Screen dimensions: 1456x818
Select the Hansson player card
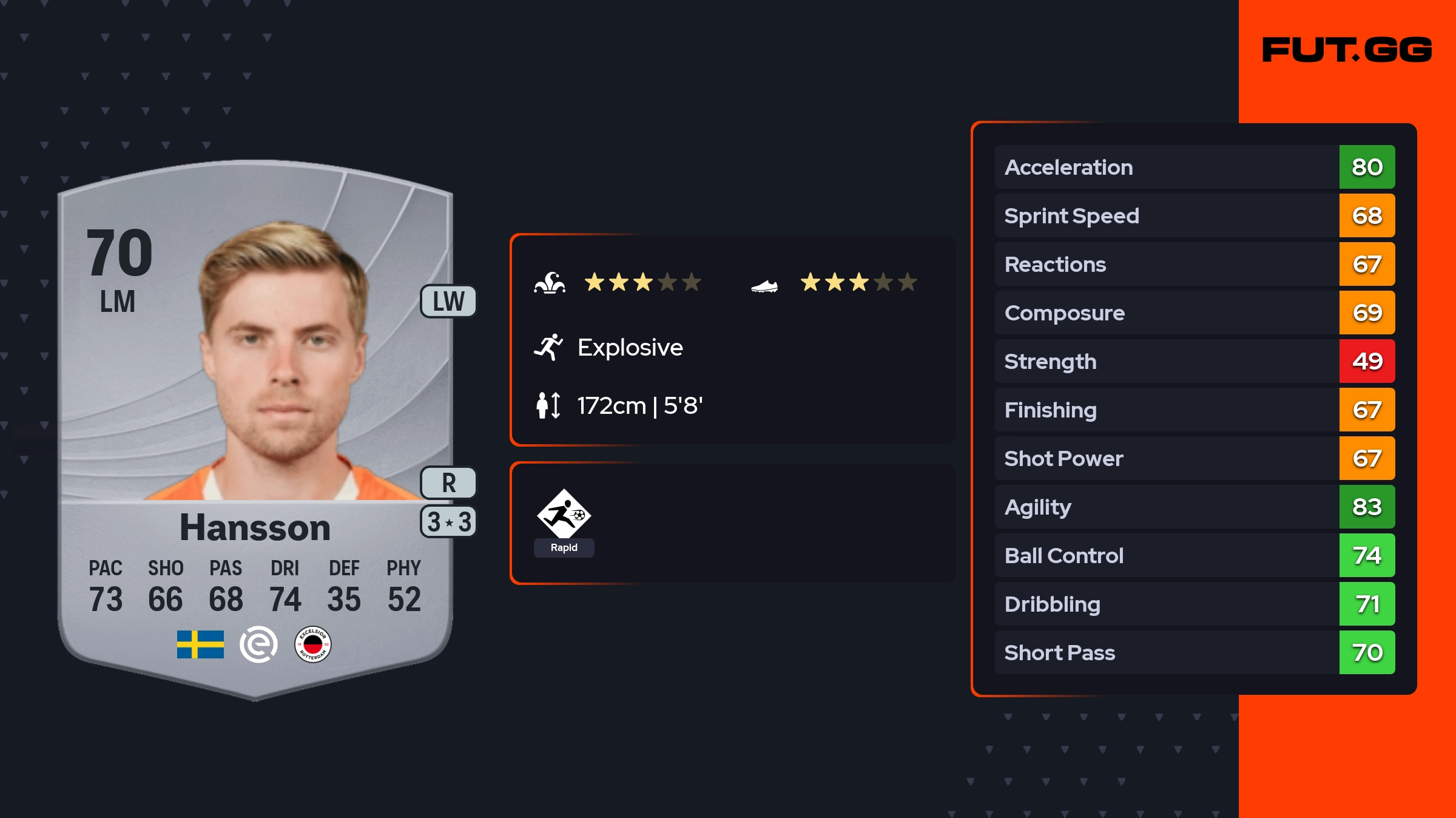pos(255,425)
